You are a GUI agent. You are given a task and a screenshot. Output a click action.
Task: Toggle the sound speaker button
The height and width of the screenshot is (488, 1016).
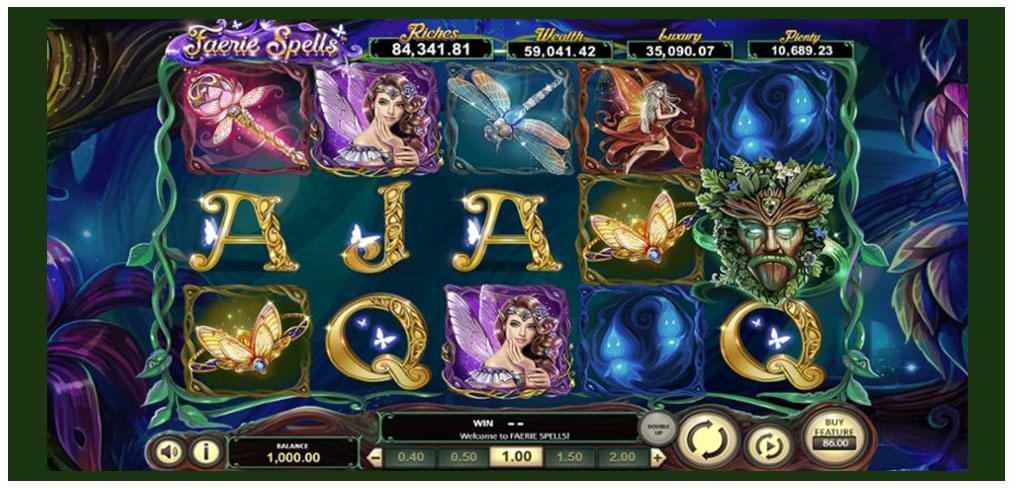click(x=169, y=452)
